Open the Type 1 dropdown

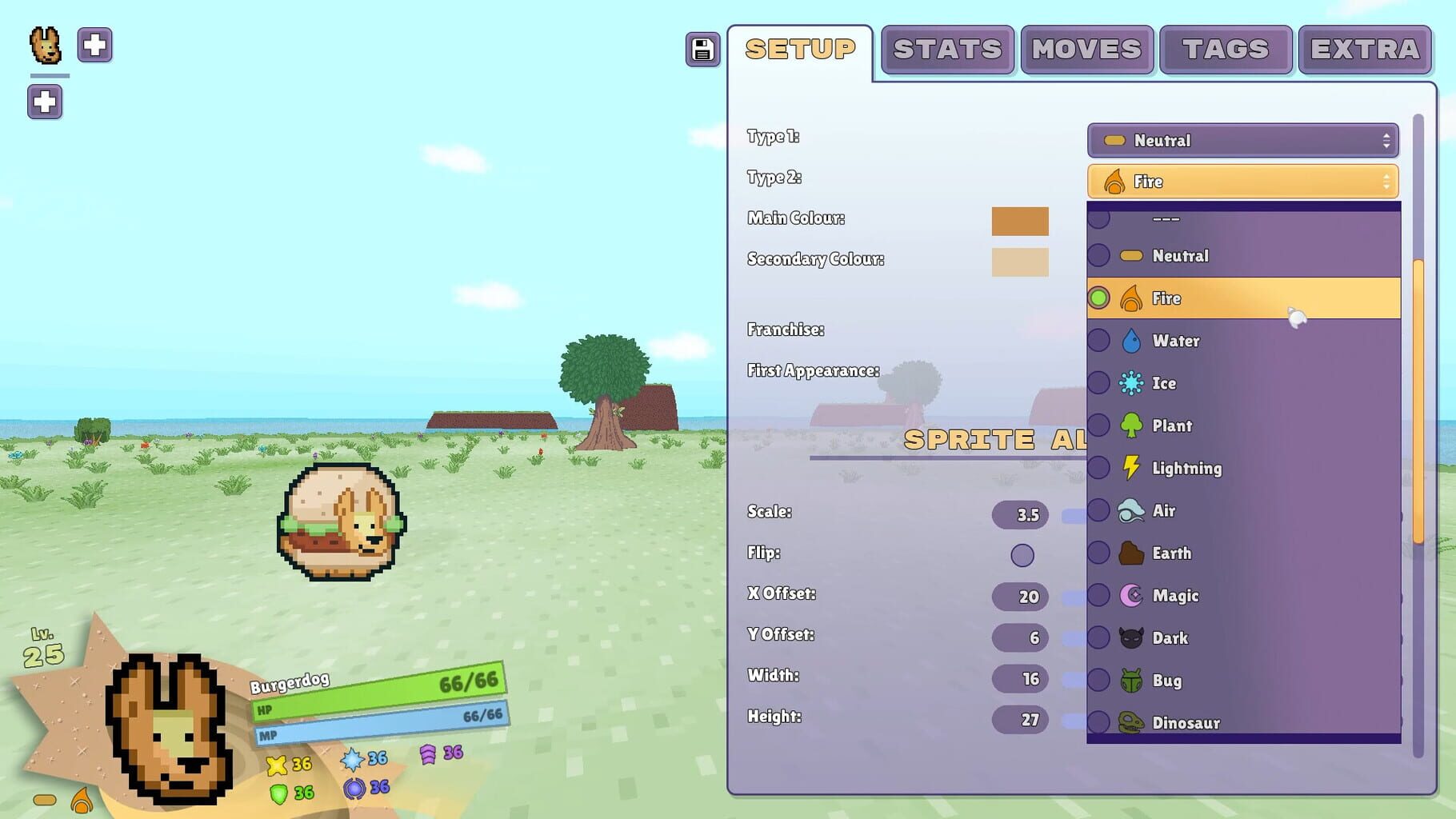point(1243,140)
